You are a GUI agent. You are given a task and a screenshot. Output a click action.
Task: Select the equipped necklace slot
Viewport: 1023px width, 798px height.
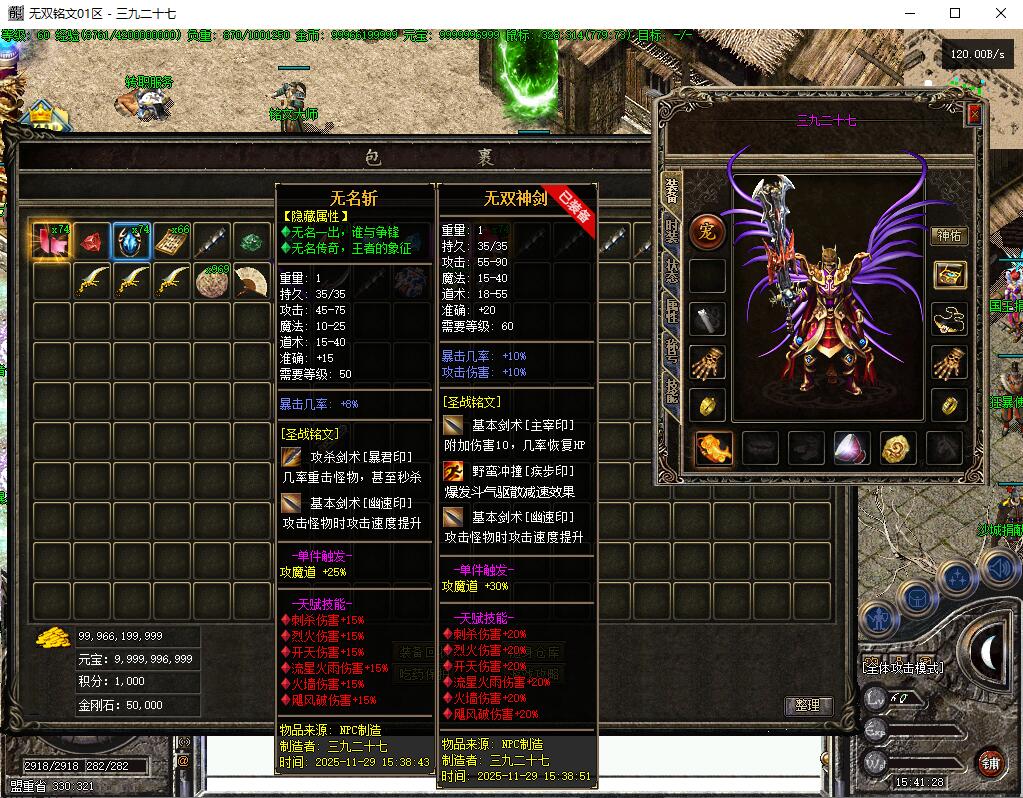949,319
